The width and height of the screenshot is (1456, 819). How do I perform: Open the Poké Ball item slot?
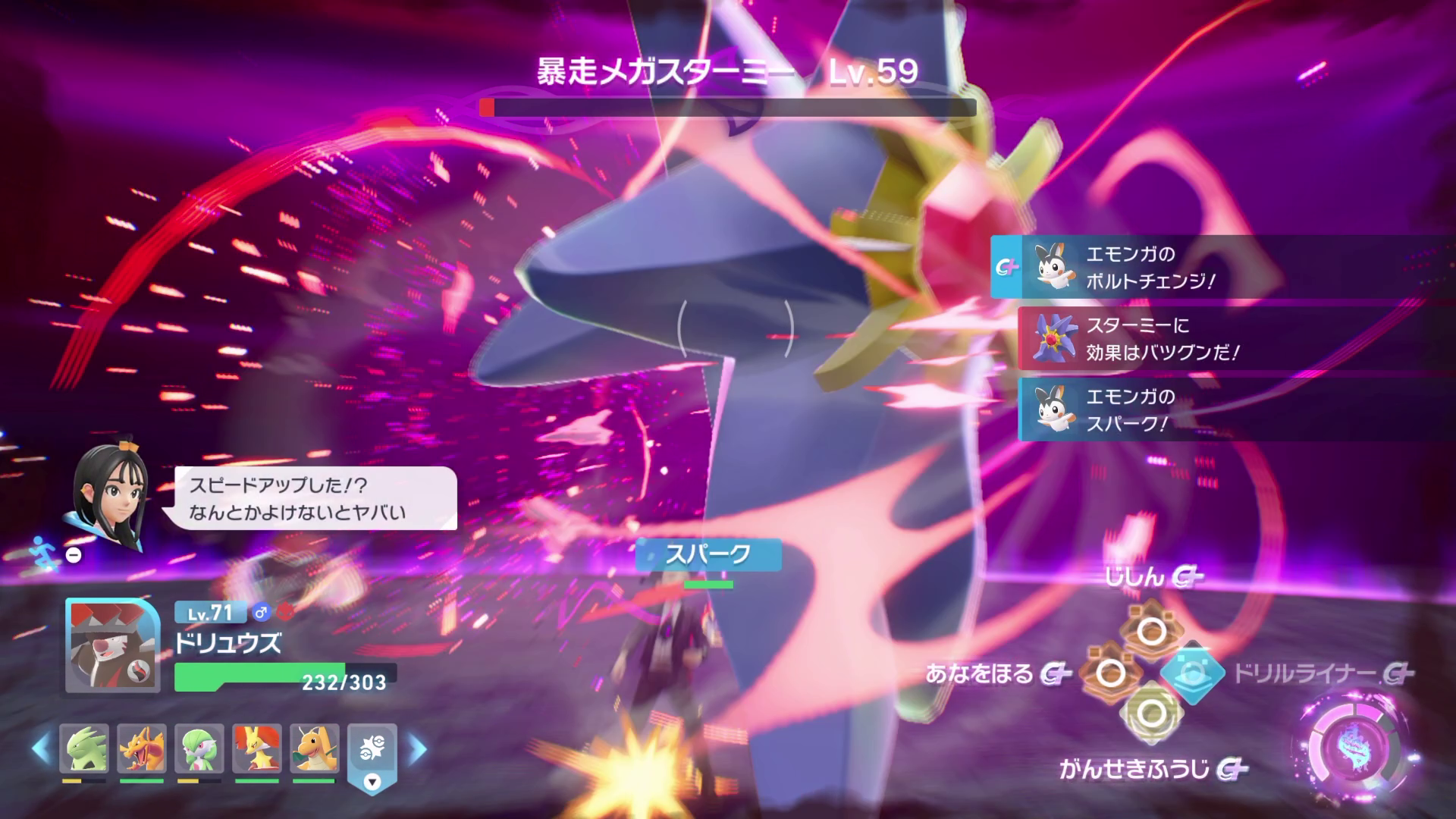(372, 751)
